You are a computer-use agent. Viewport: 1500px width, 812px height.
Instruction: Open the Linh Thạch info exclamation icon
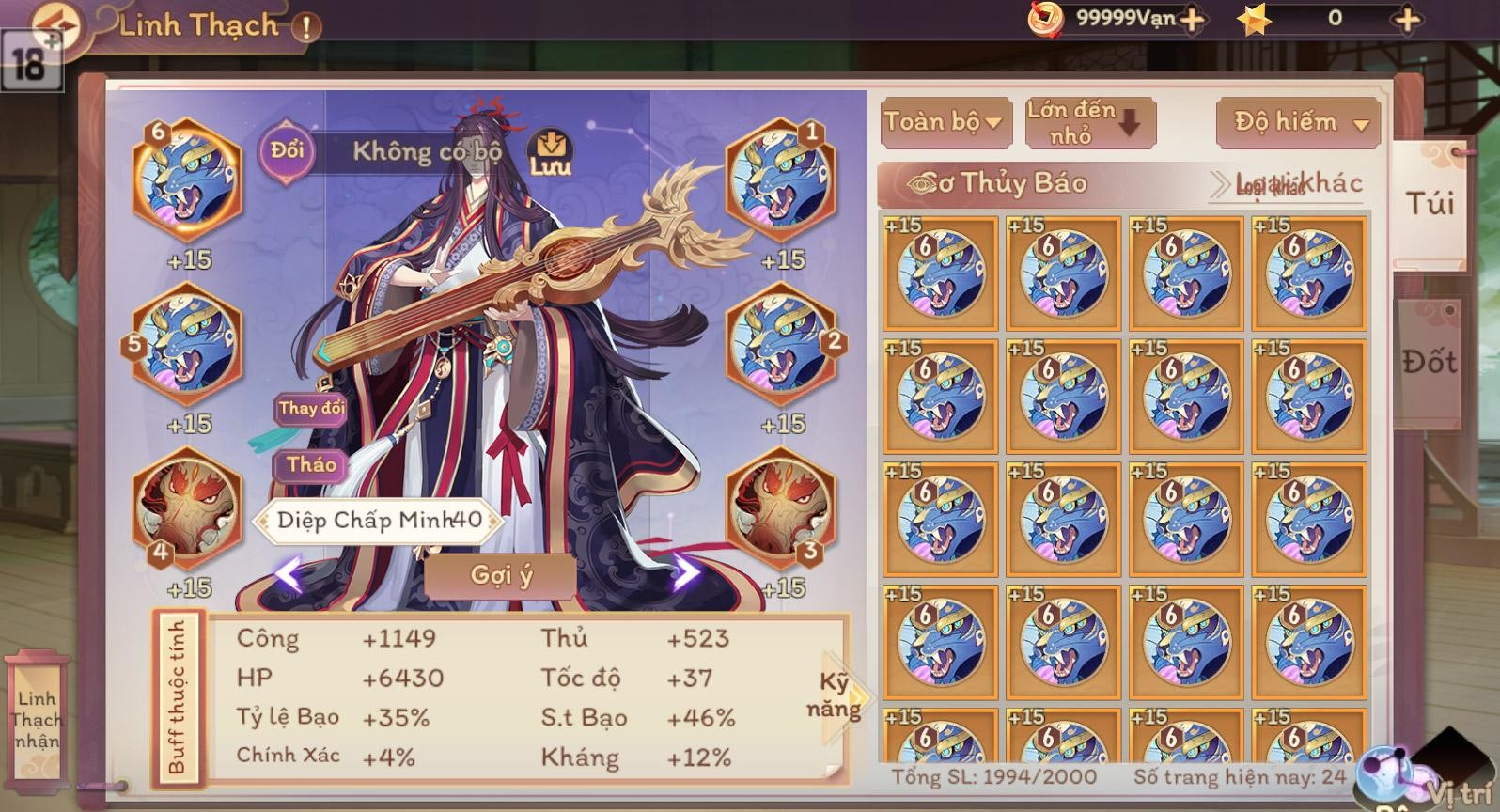coord(306,27)
